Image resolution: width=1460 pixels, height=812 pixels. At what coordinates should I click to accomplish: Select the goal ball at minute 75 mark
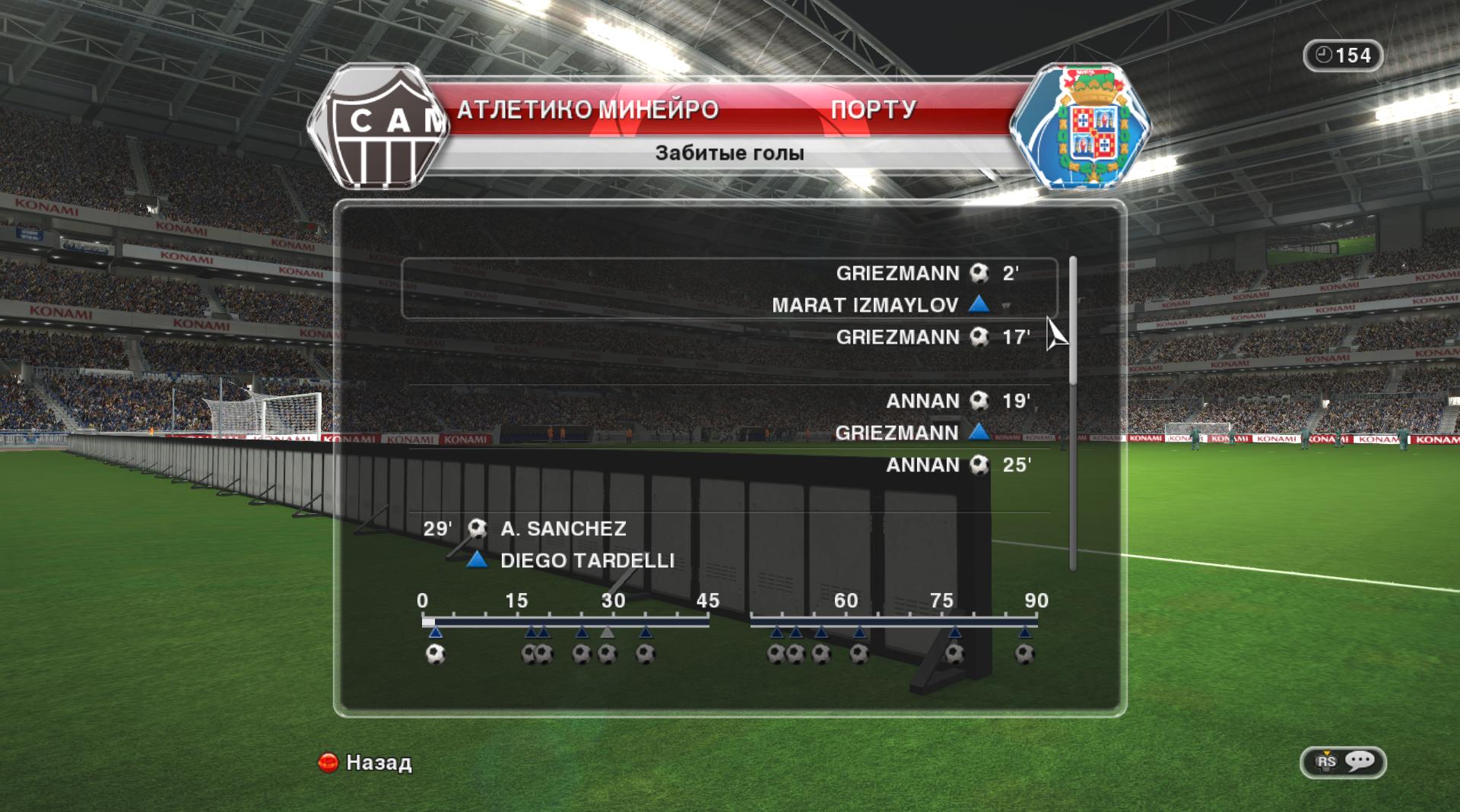point(954,654)
